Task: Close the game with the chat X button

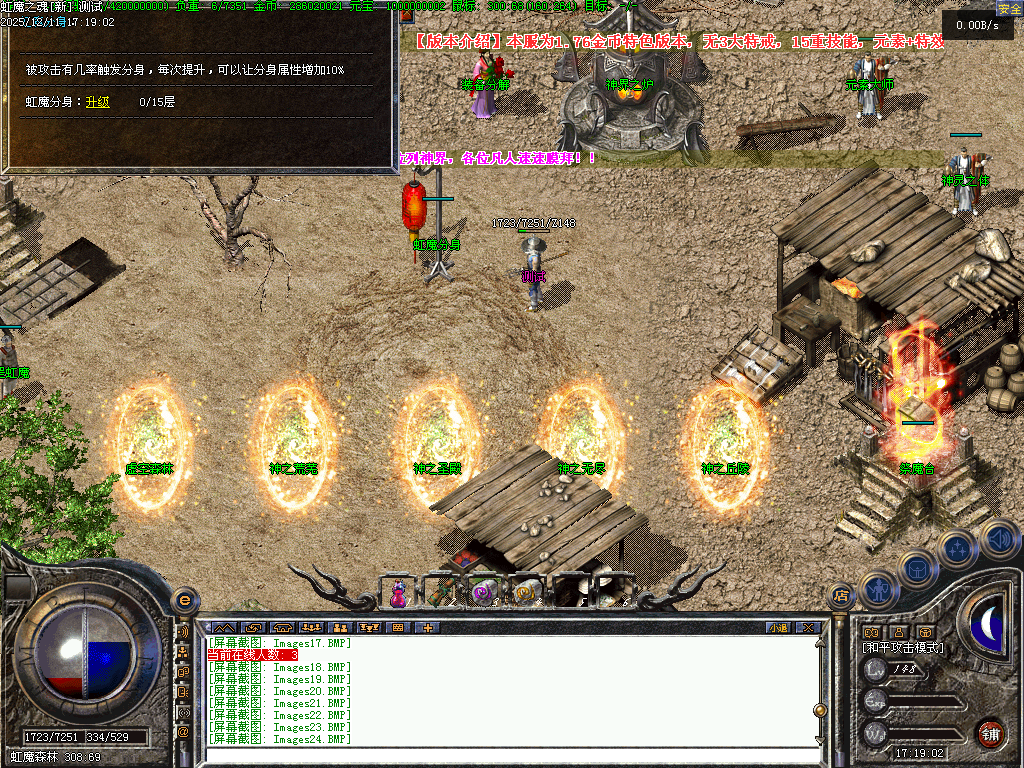Action: pyautogui.click(x=808, y=627)
